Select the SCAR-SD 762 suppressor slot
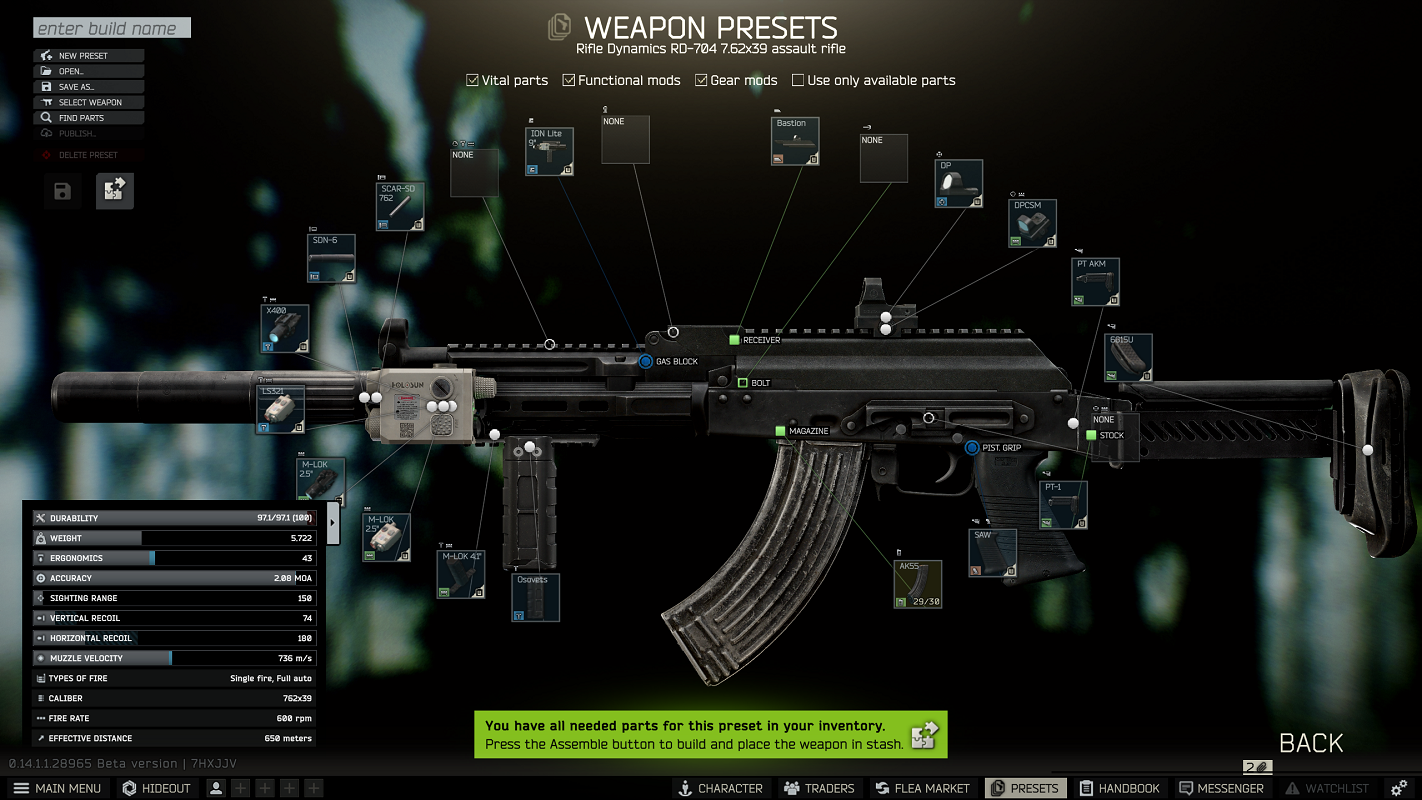This screenshot has height=800, width=1422. 400,207
